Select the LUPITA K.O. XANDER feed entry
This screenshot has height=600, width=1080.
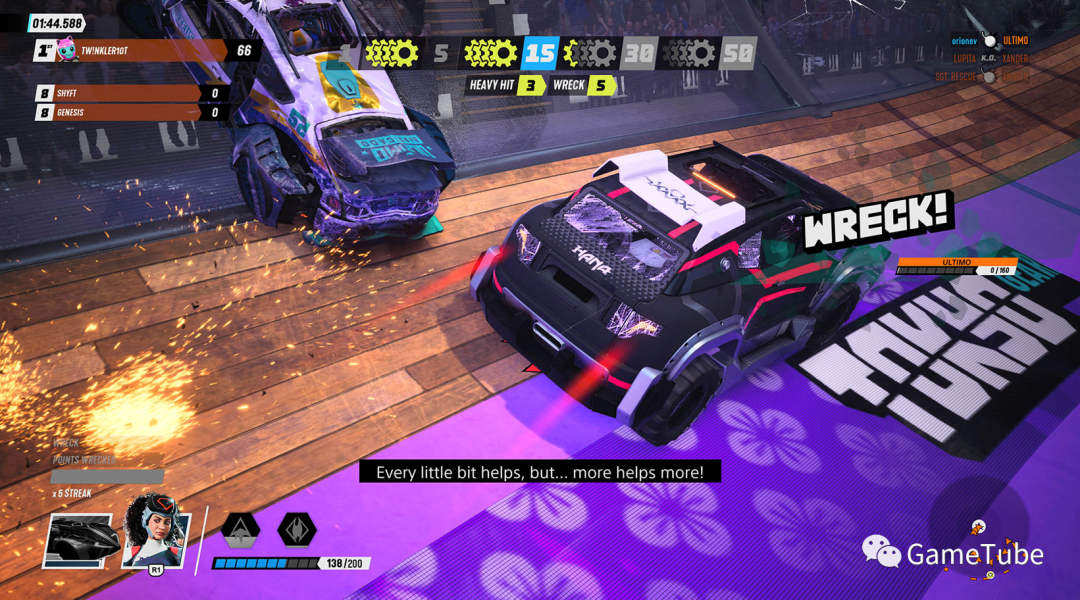pyautogui.click(x=988, y=59)
